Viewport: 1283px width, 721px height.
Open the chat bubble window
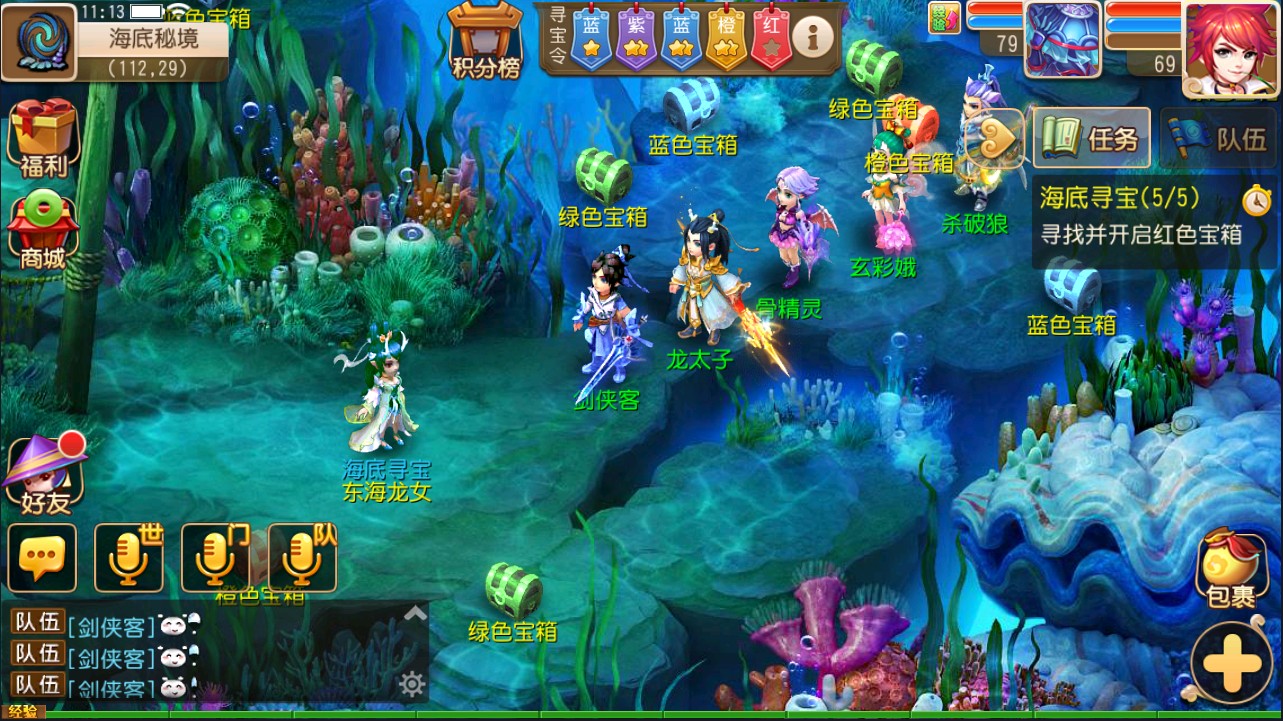pyautogui.click(x=42, y=557)
